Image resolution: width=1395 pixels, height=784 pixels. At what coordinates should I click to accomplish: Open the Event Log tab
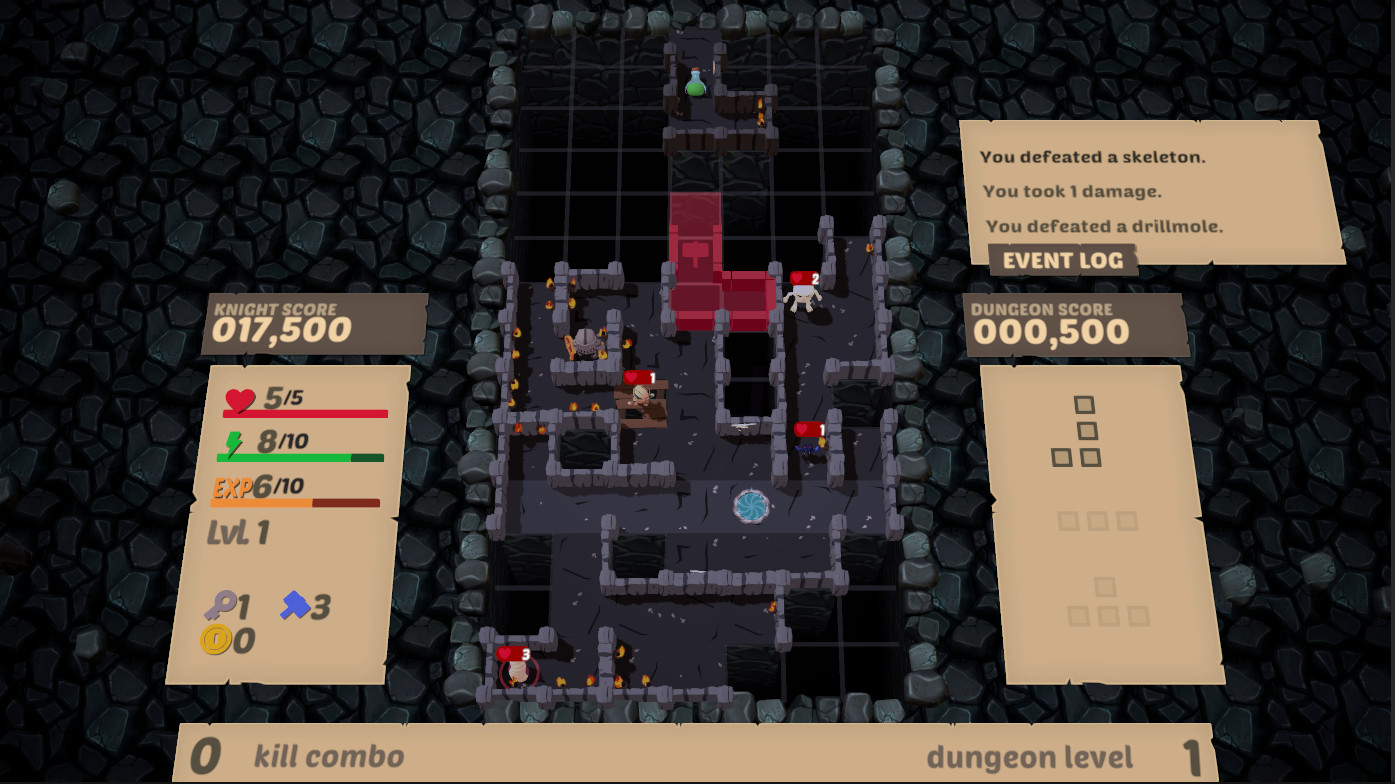[x=1063, y=260]
